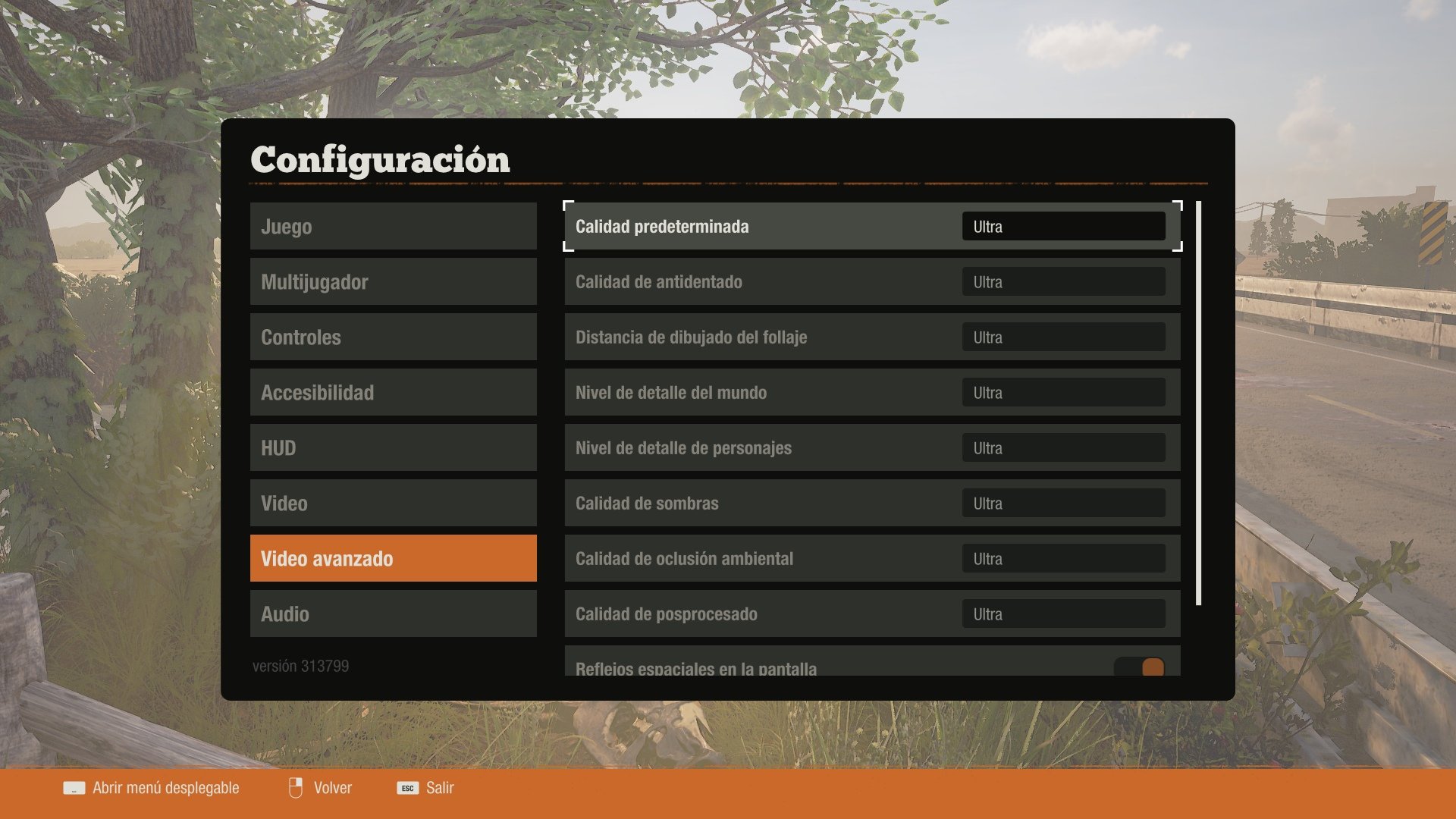1456x819 pixels.
Task: Switch to the Multijugador tab
Action: click(x=393, y=281)
